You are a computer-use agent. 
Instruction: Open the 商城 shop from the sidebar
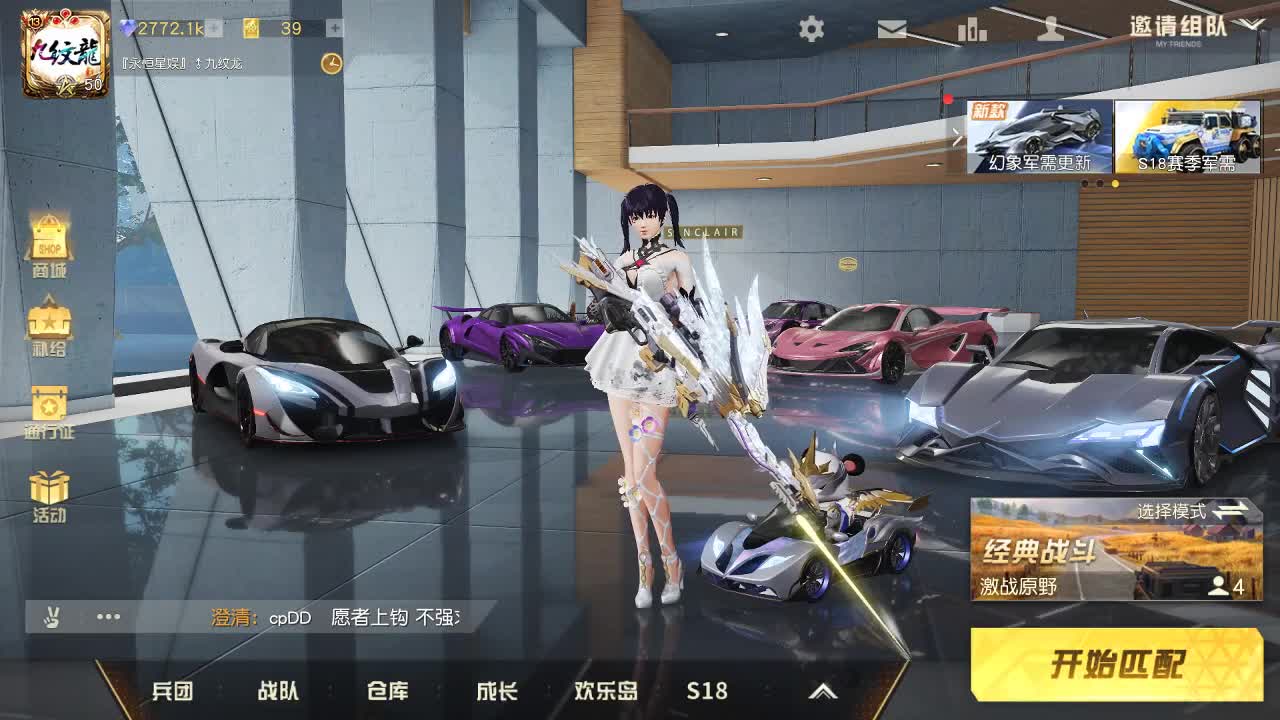click(x=47, y=245)
